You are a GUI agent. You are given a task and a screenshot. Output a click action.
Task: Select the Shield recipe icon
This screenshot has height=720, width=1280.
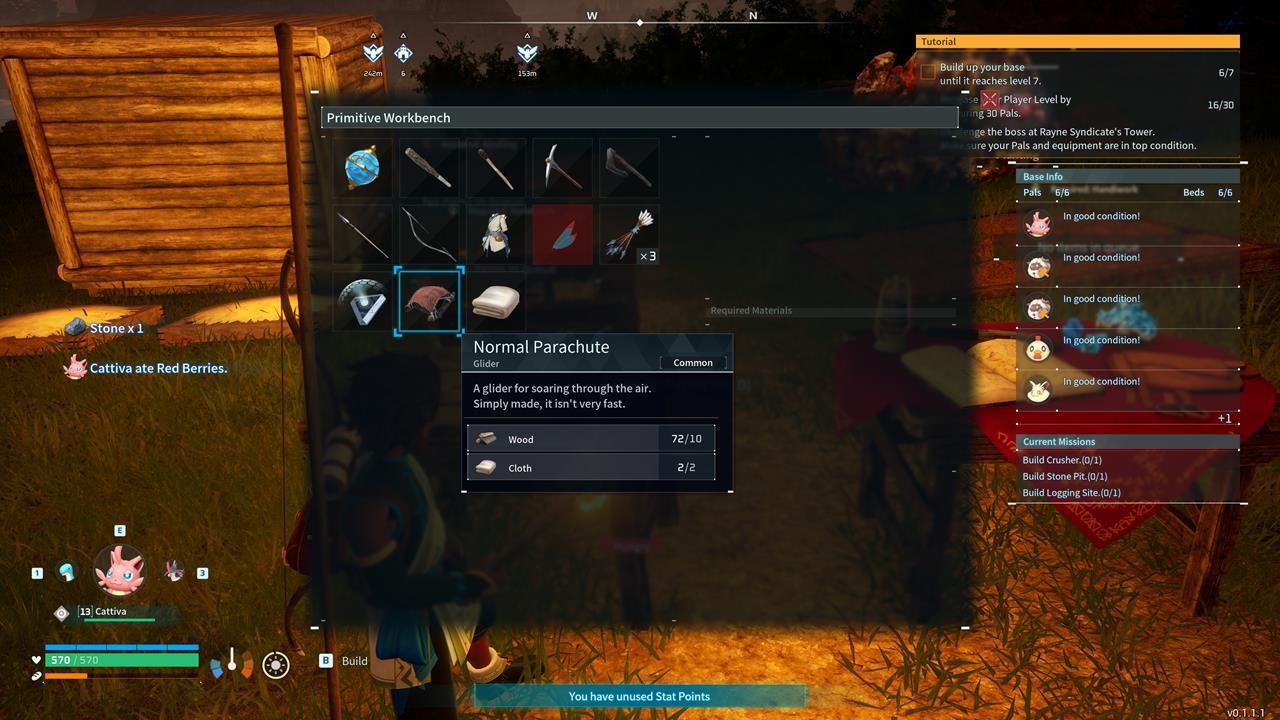point(361,300)
